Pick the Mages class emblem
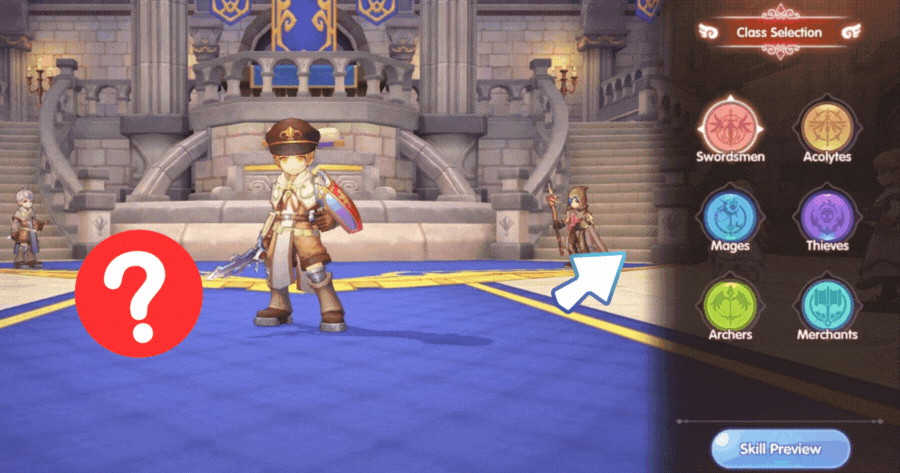900x473 pixels. 730,213
